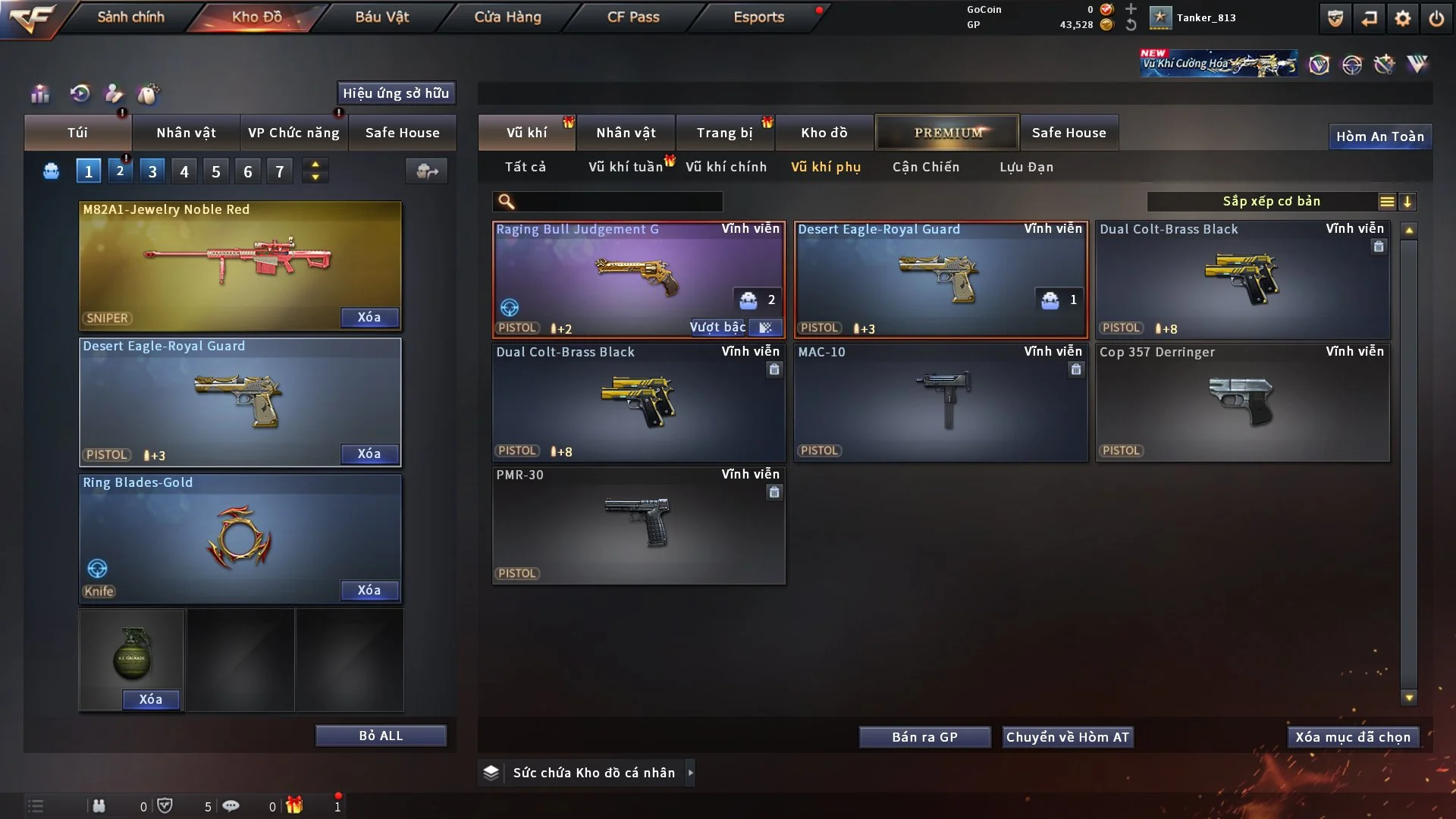The width and height of the screenshot is (1456, 819).
Task: Filter by Cận Chiến melee weapons
Action: tap(925, 167)
